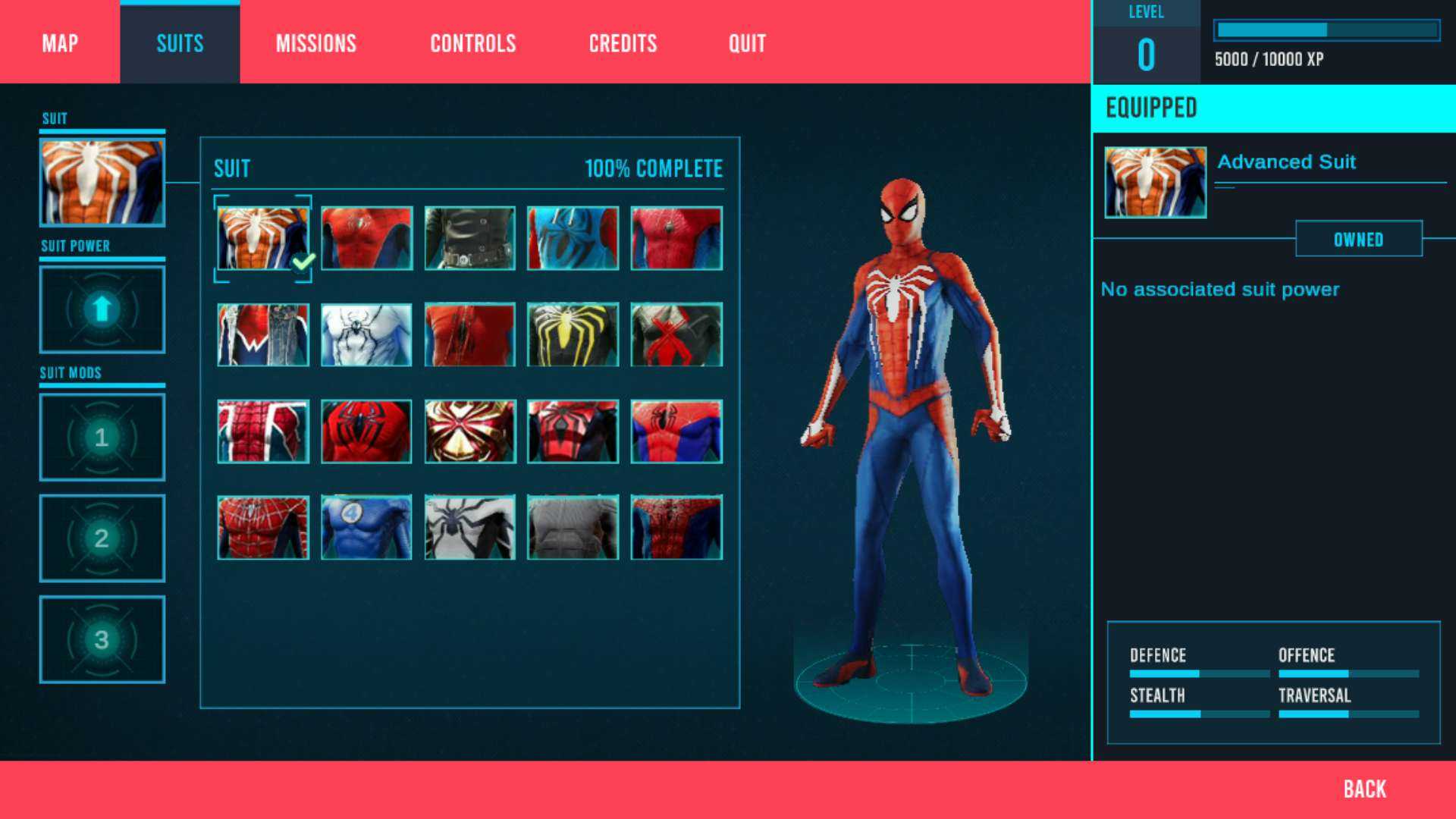Image resolution: width=1456 pixels, height=819 pixels.
Task: Click the Back button
Action: coord(1364,789)
